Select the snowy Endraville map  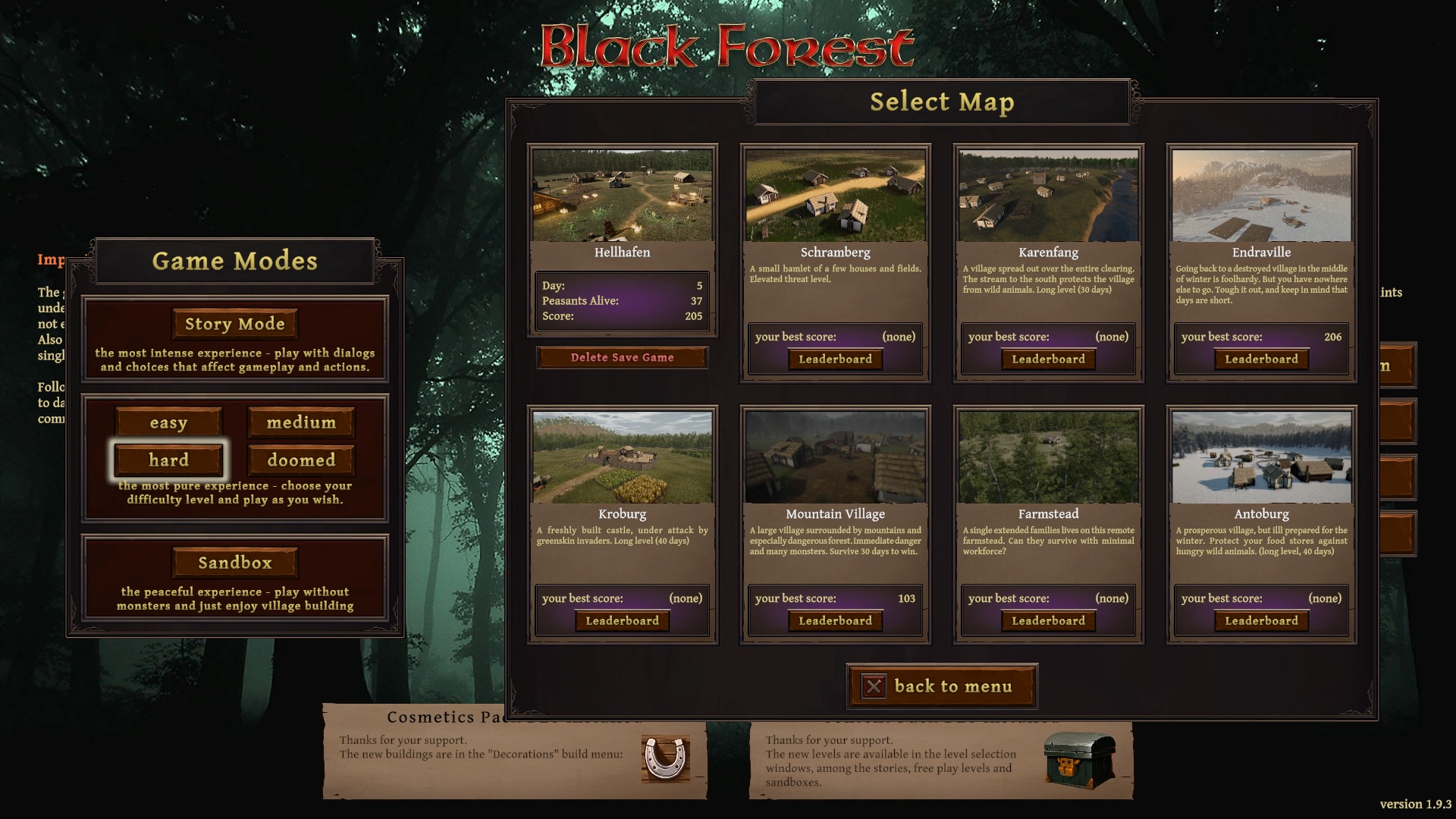(1261, 196)
